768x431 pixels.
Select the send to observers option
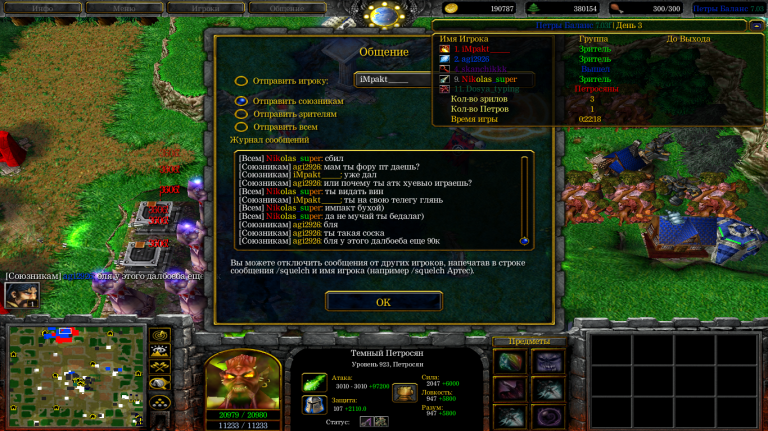click(241, 114)
